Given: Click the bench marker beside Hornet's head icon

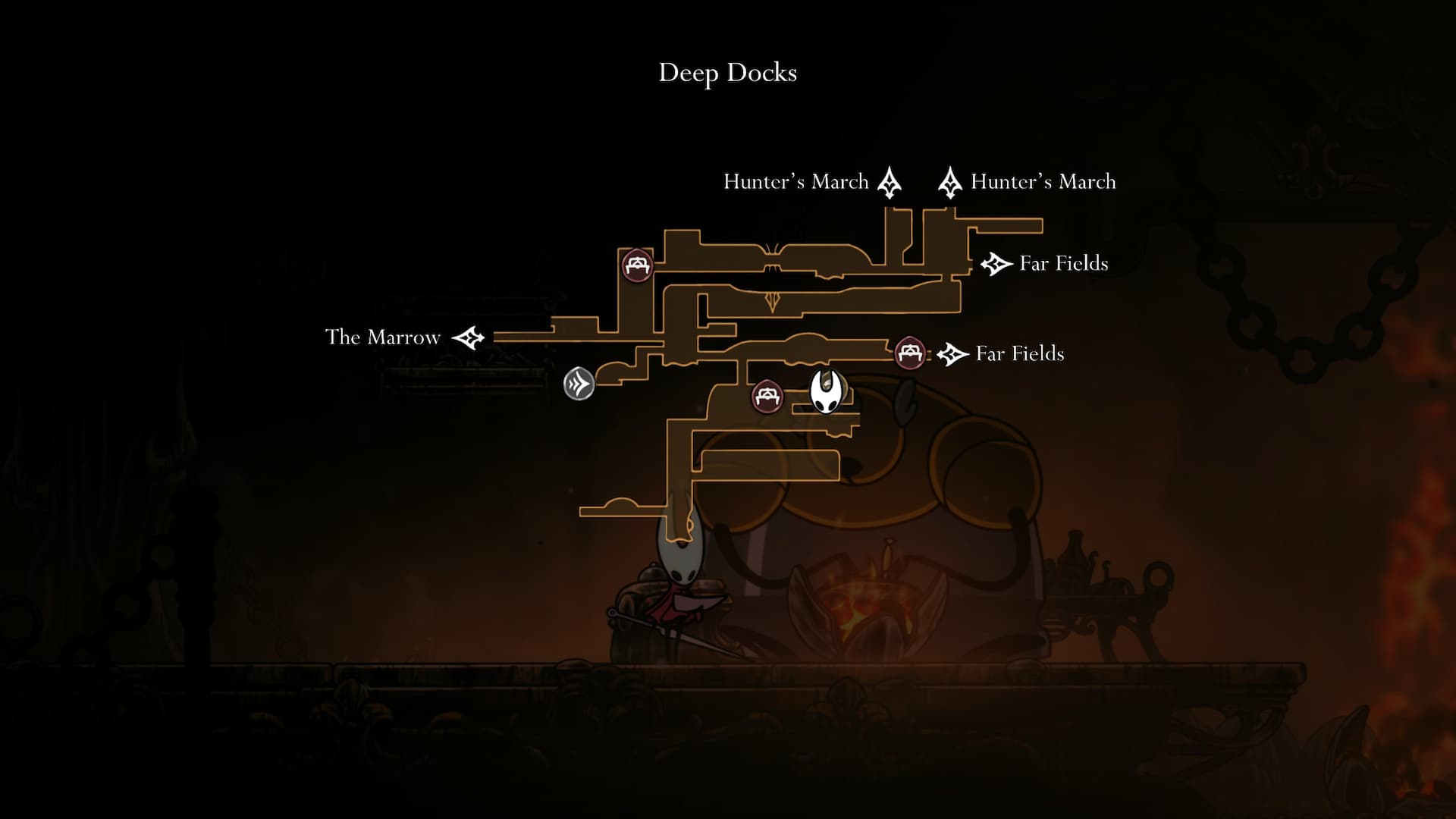Looking at the screenshot, I should tap(767, 397).
